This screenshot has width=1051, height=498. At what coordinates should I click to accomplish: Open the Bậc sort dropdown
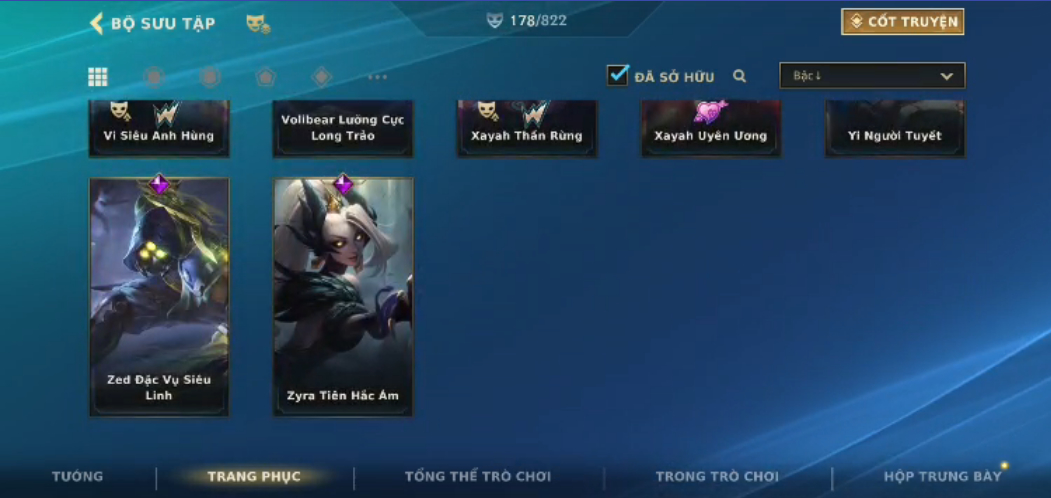coord(872,76)
